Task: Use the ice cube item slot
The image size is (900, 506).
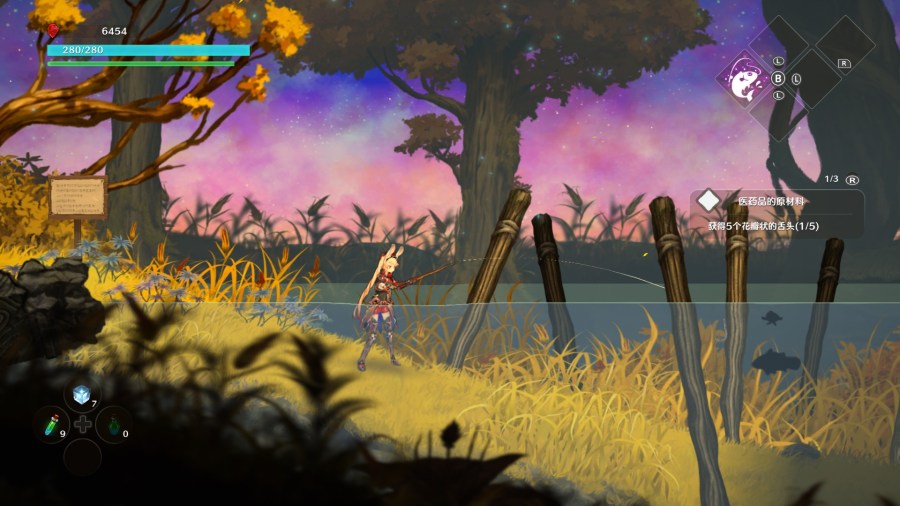Action: [82, 395]
